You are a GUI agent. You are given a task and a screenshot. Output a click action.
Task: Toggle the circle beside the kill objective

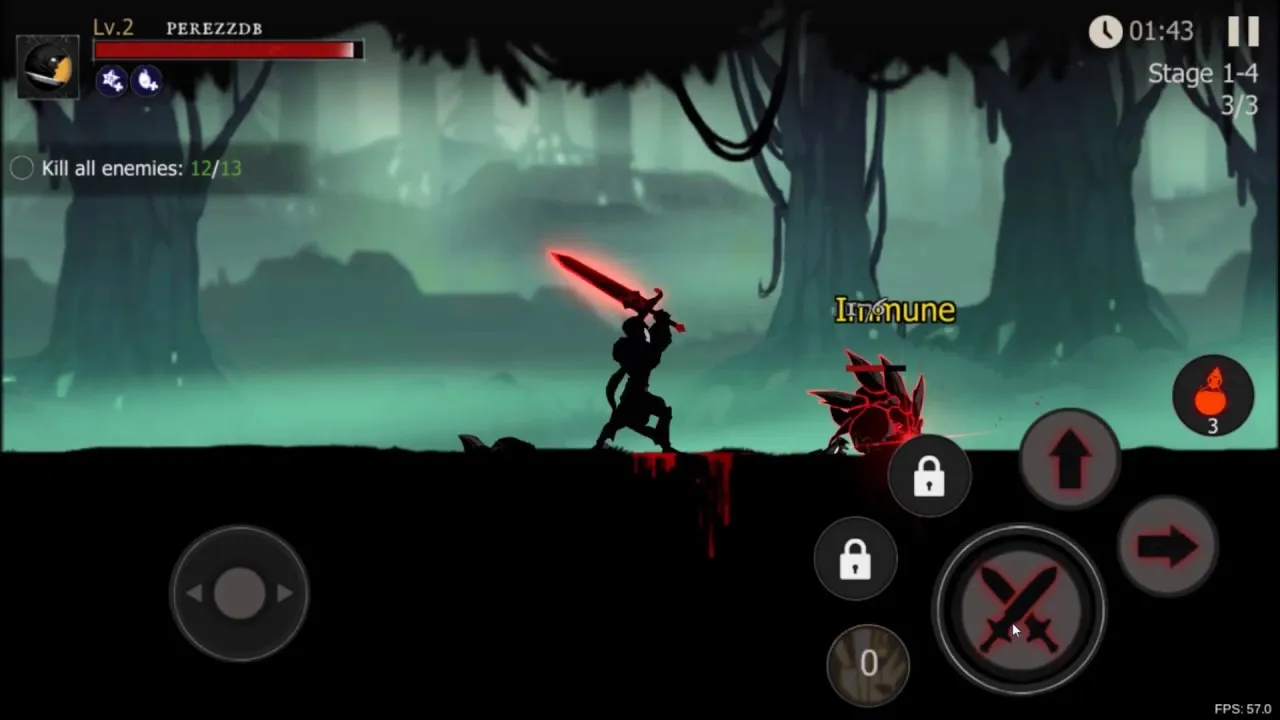[x=21, y=168]
